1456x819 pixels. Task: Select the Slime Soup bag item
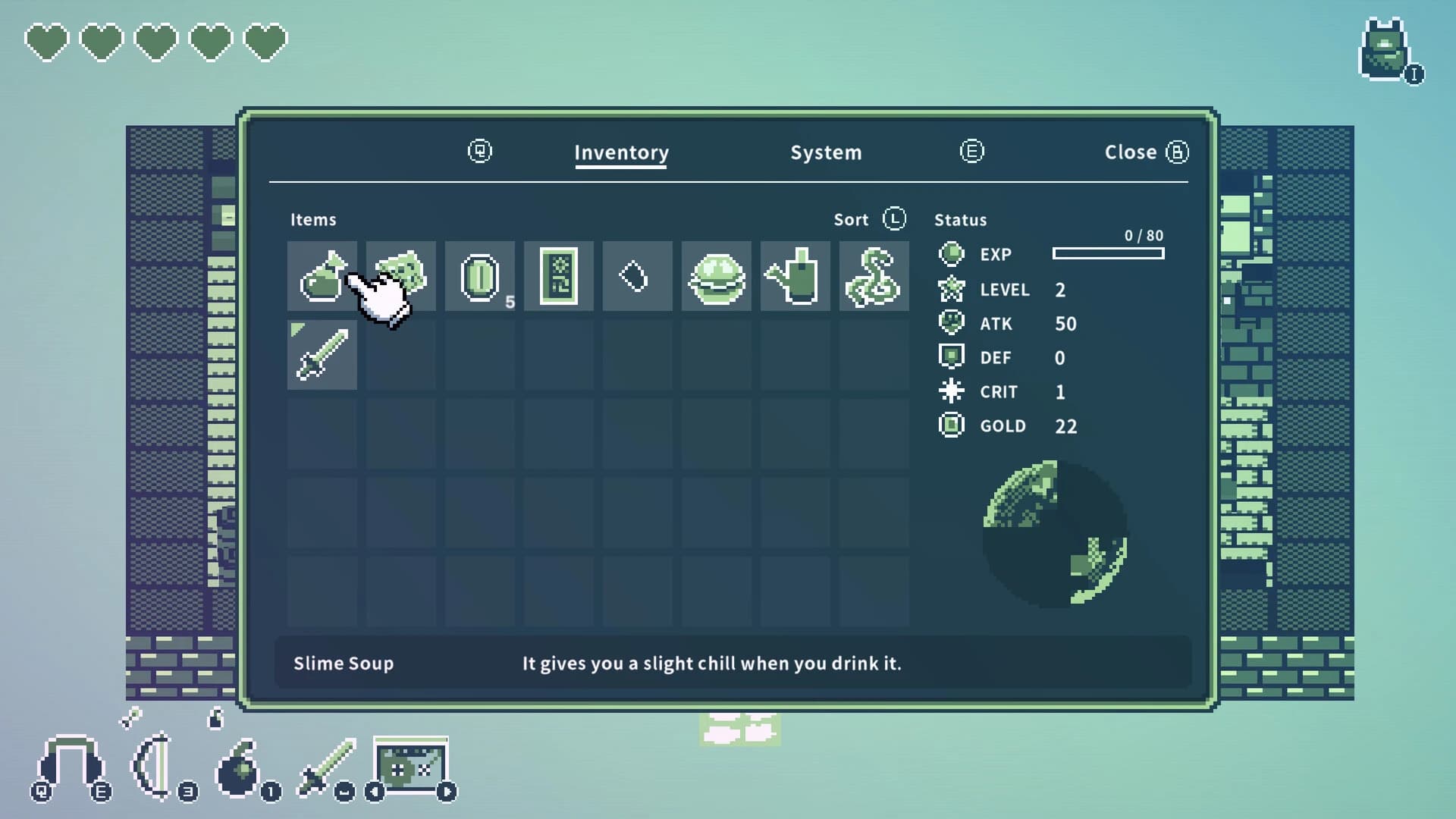pos(322,277)
